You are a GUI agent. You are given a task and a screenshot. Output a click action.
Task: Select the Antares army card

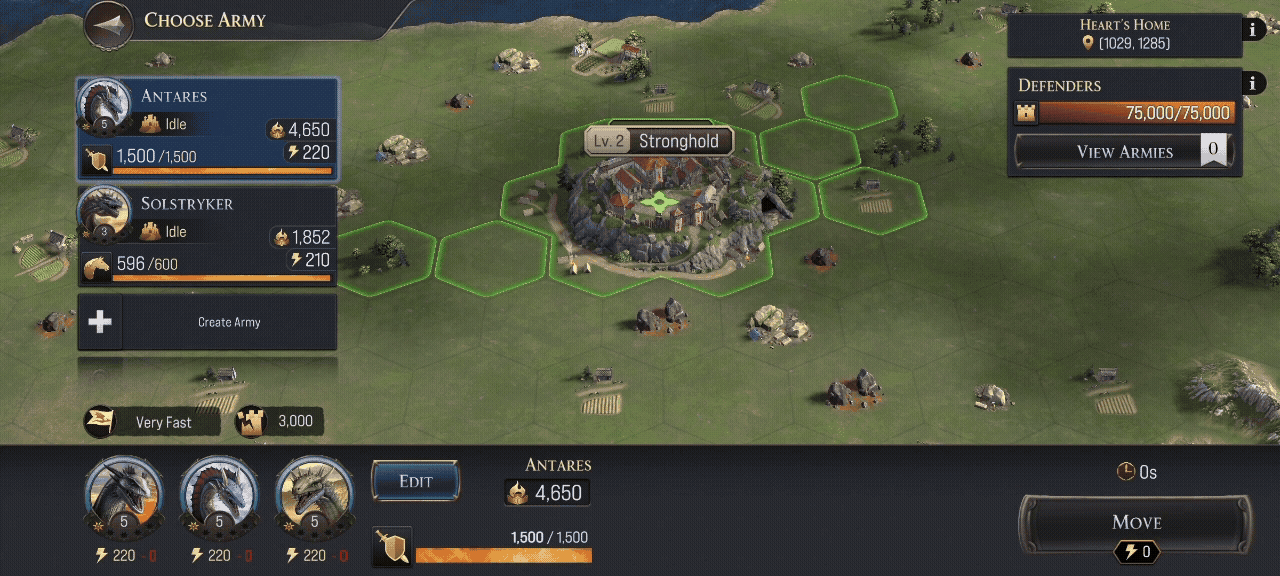pyautogui.click(x=206, y=130)
